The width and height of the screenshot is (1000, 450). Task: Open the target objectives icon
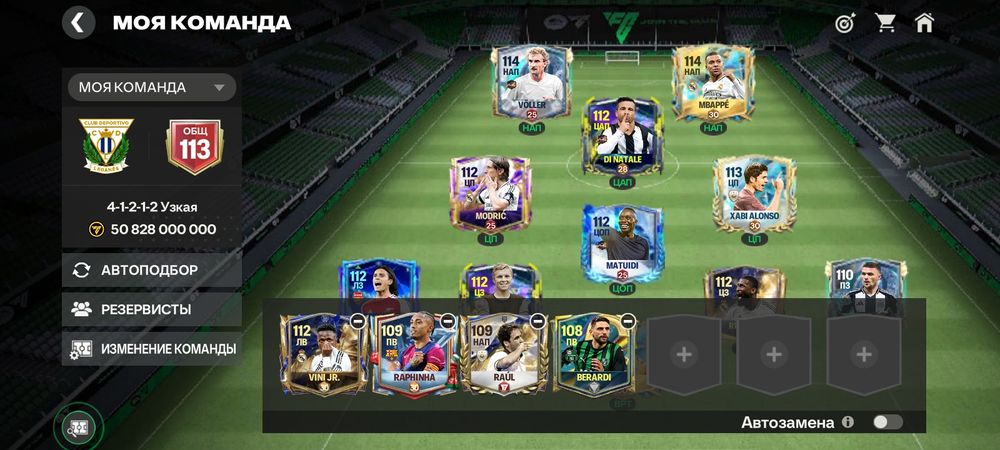(845, 22)
